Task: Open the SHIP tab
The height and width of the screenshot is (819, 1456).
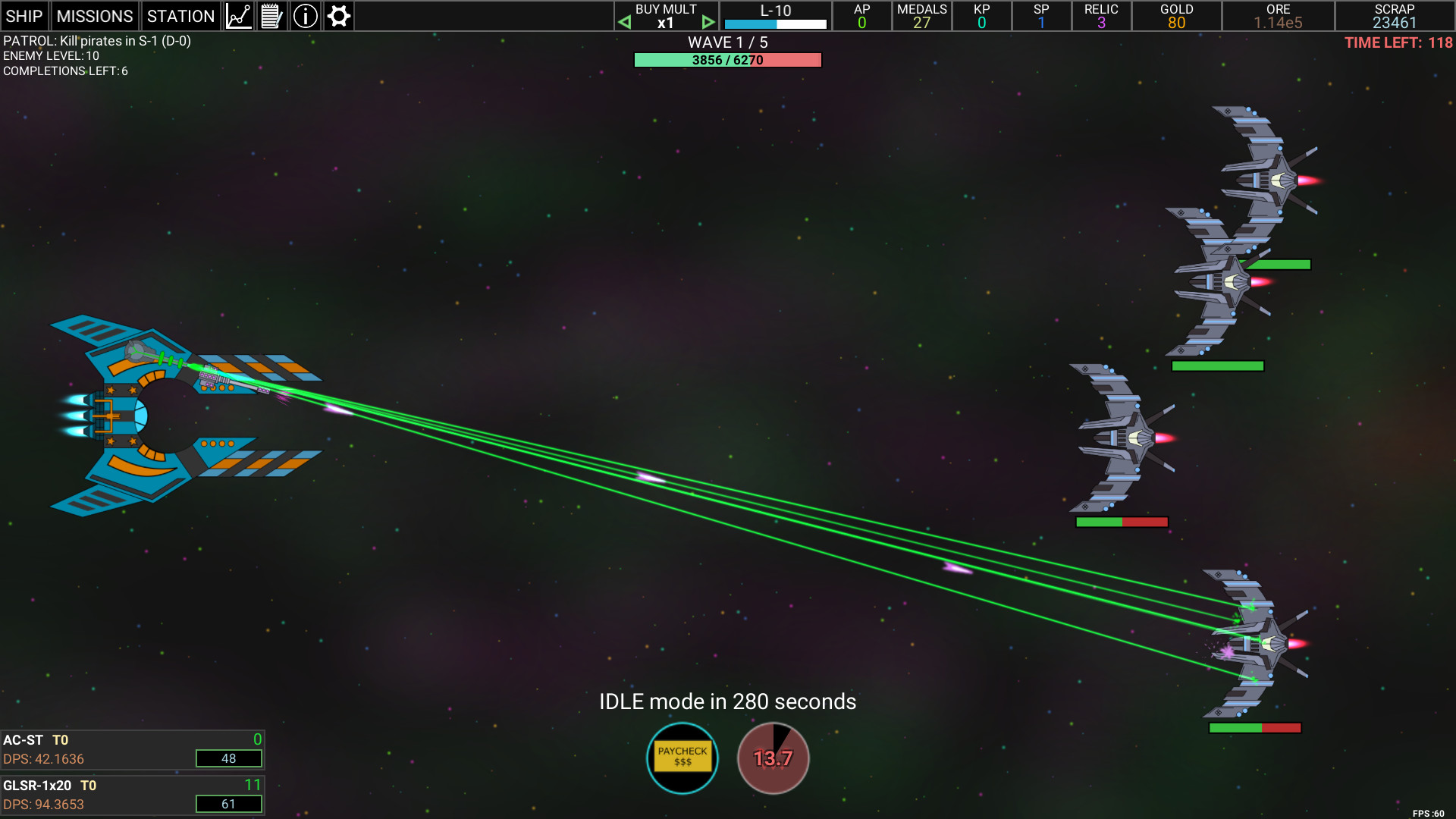Action: [25, 15]
